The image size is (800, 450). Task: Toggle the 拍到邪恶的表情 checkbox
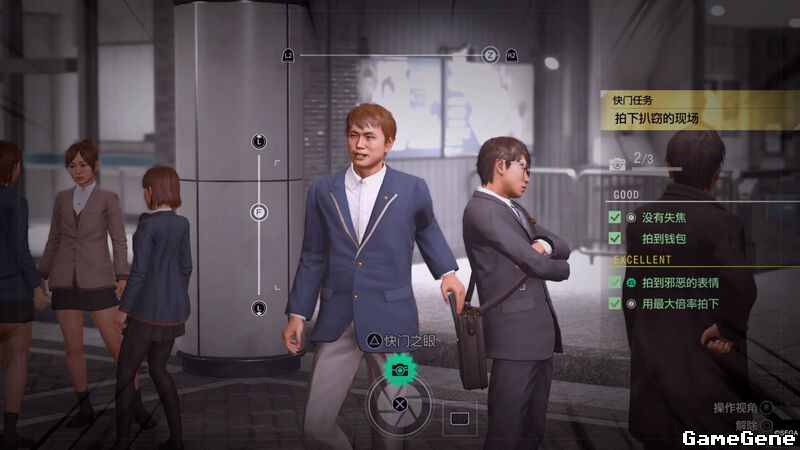[x=615, y=282]
